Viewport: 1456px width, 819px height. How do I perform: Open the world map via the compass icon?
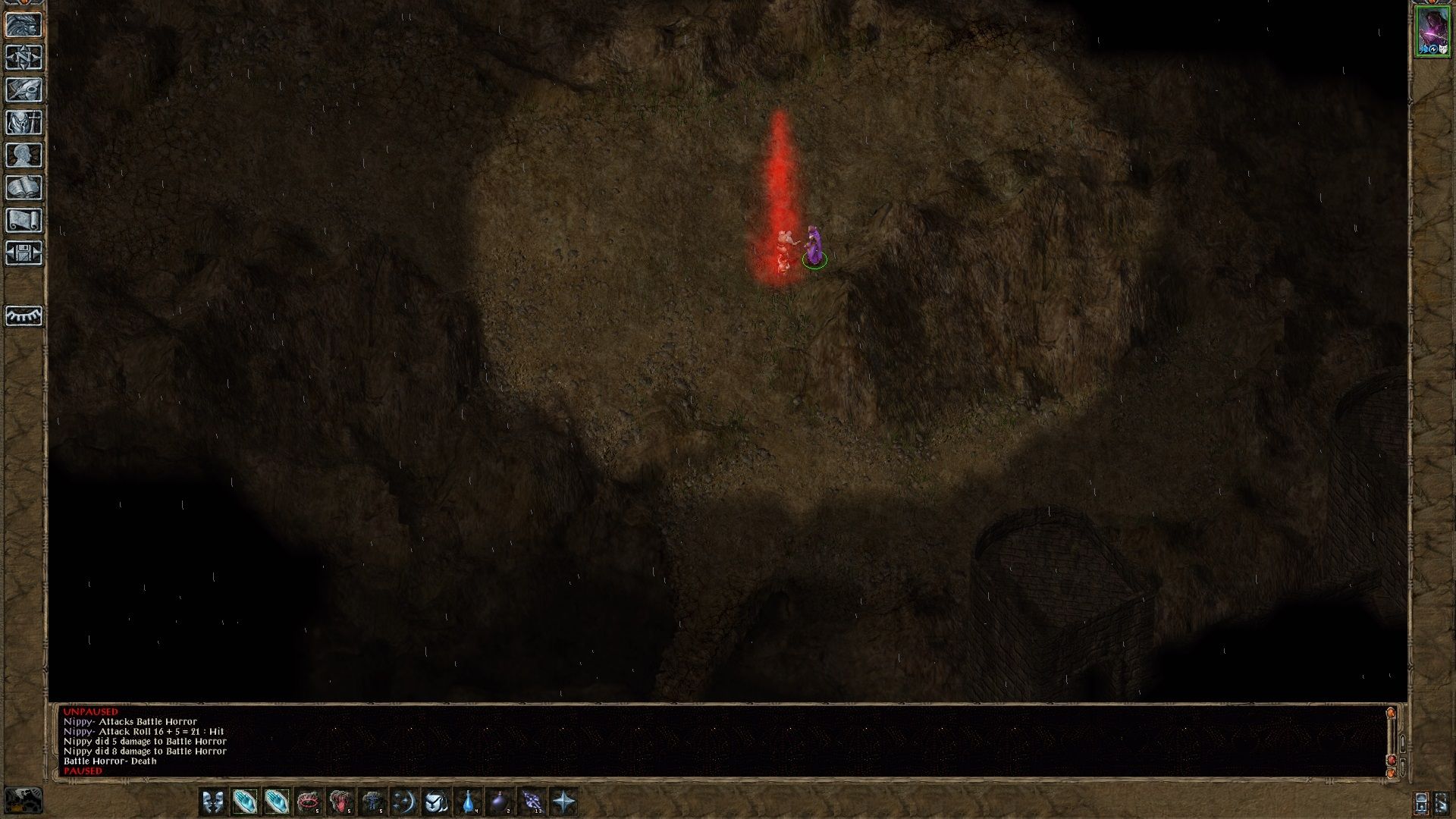24,57
